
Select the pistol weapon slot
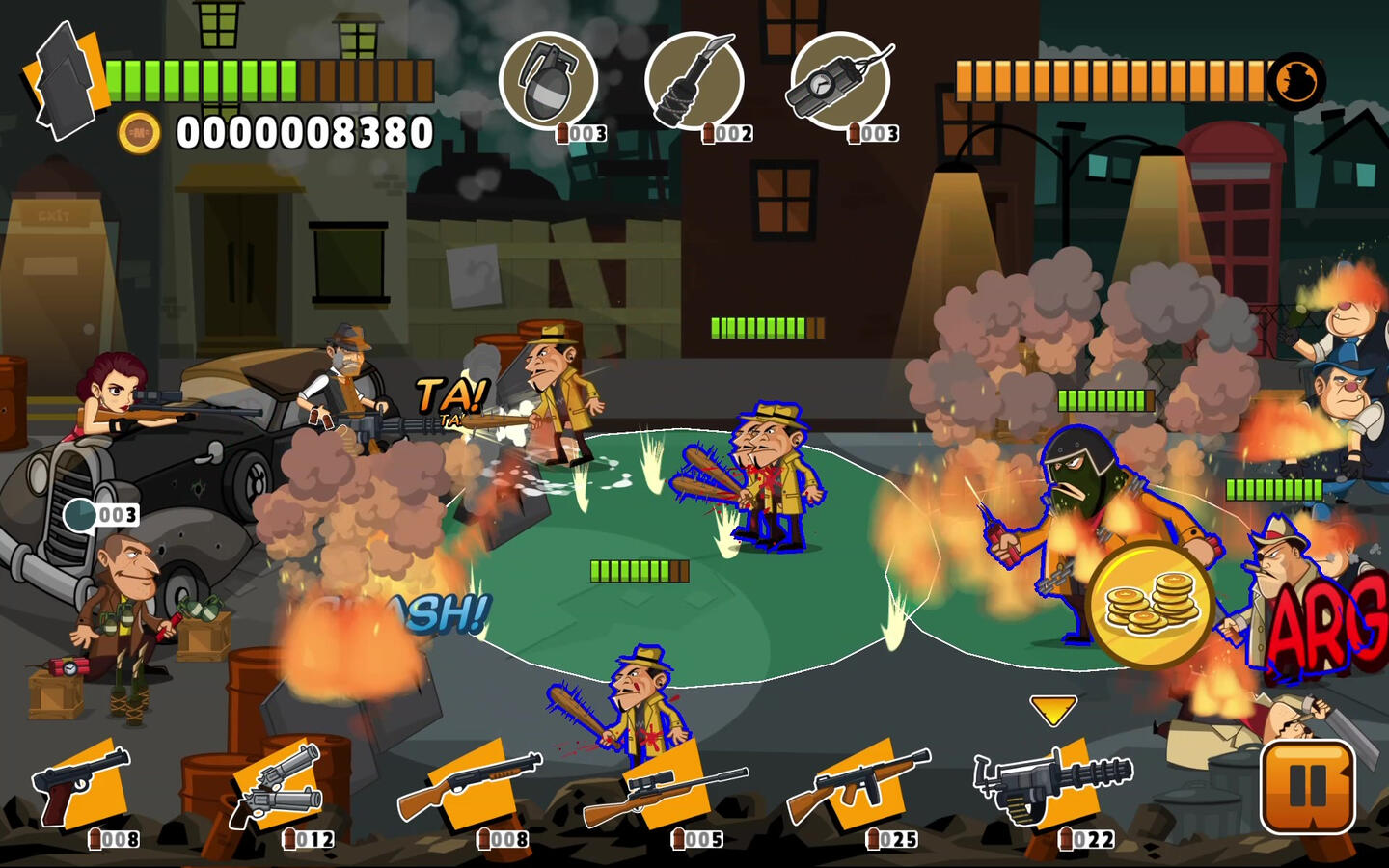[x=82, y=786]
